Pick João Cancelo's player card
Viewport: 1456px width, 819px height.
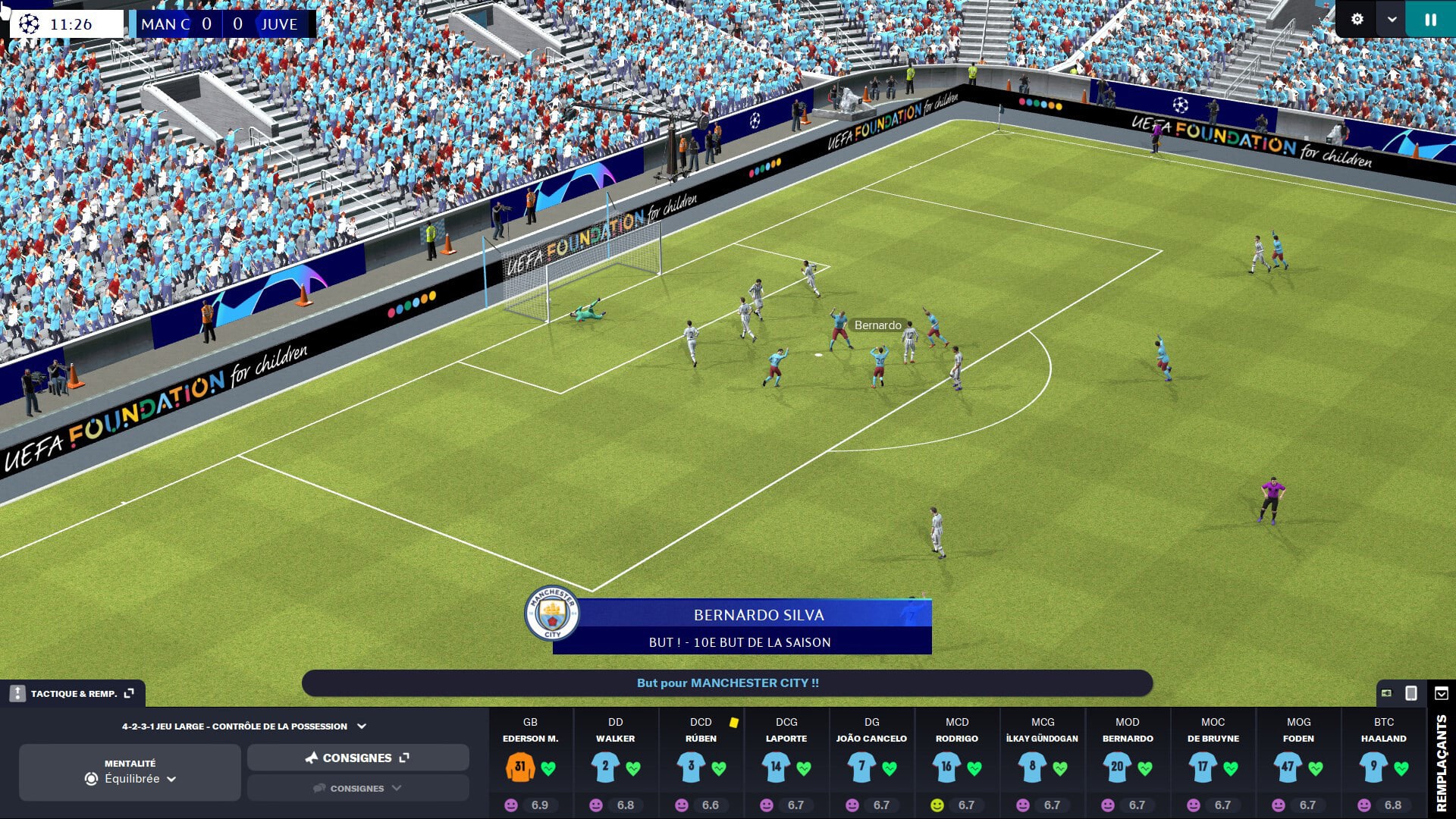pyautogui.click(x=871, y=764)
